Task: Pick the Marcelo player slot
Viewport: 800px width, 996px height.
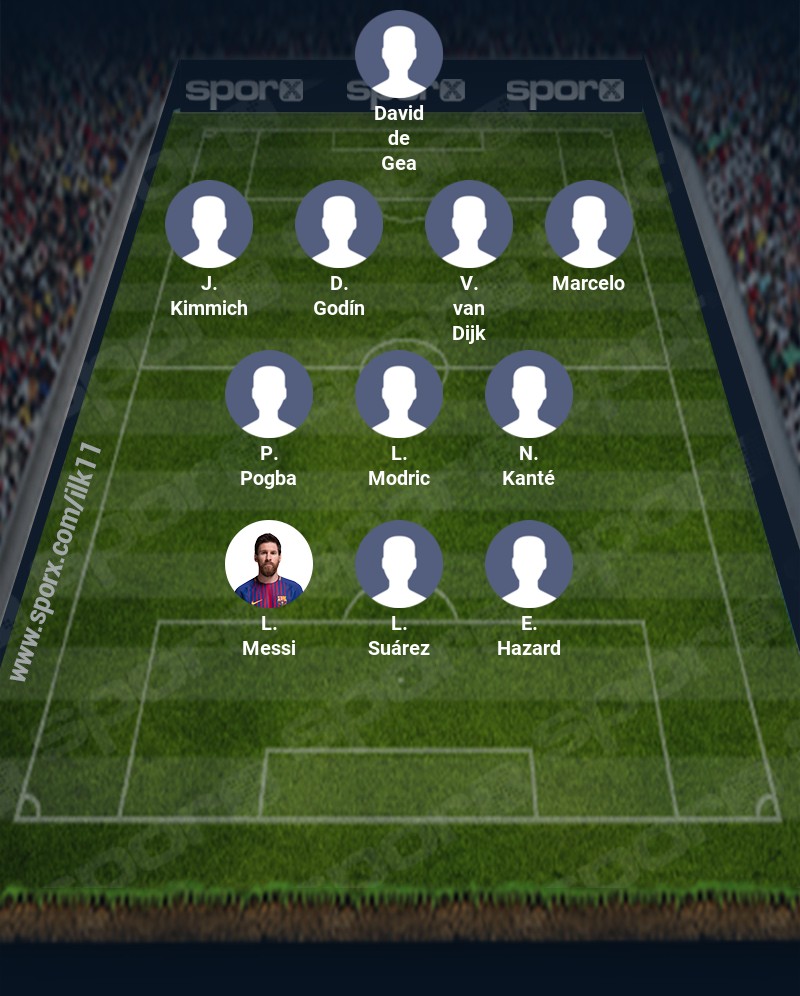Action: [x=589, y=224]
